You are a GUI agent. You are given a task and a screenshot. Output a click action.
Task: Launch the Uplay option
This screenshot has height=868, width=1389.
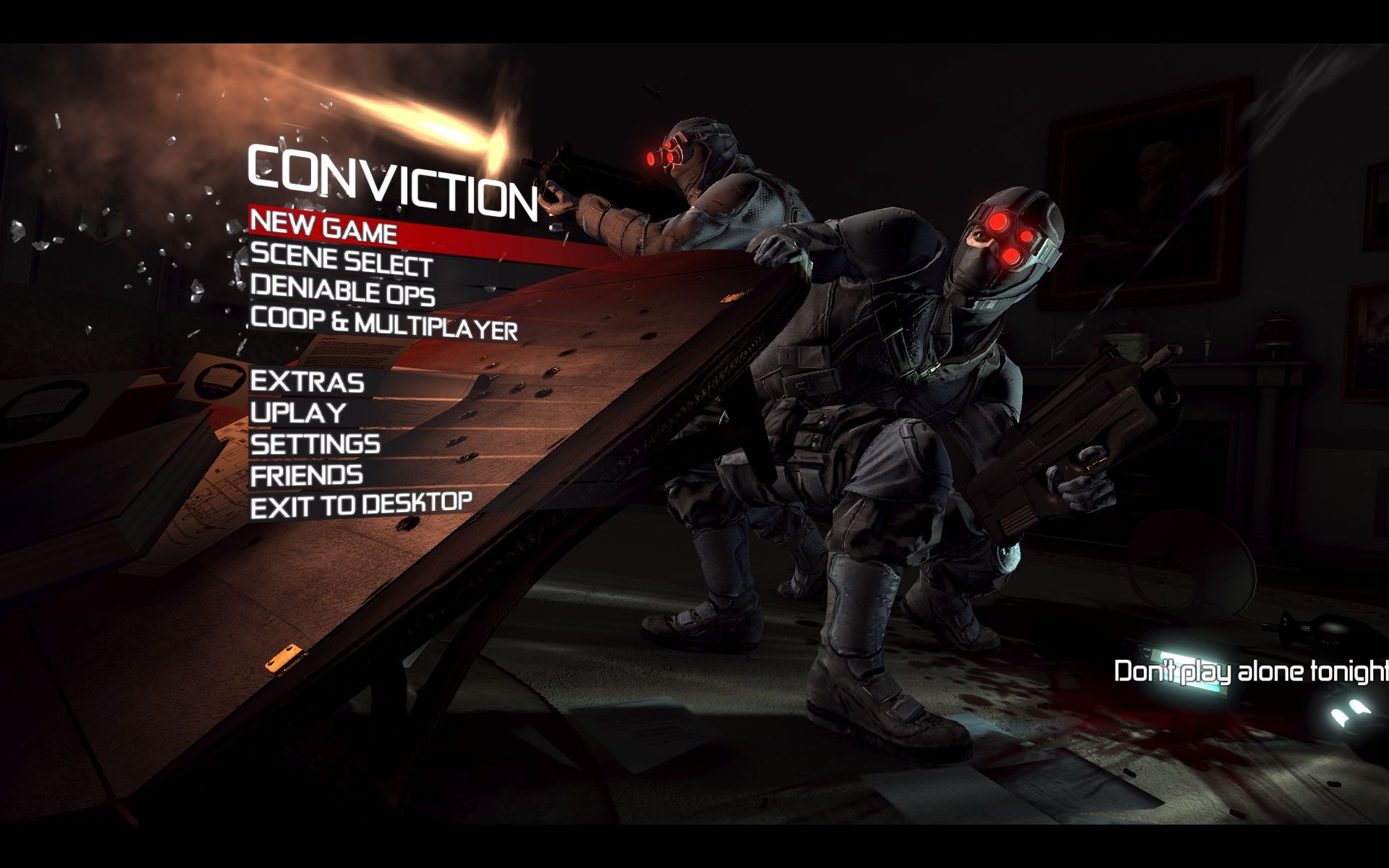298,413
